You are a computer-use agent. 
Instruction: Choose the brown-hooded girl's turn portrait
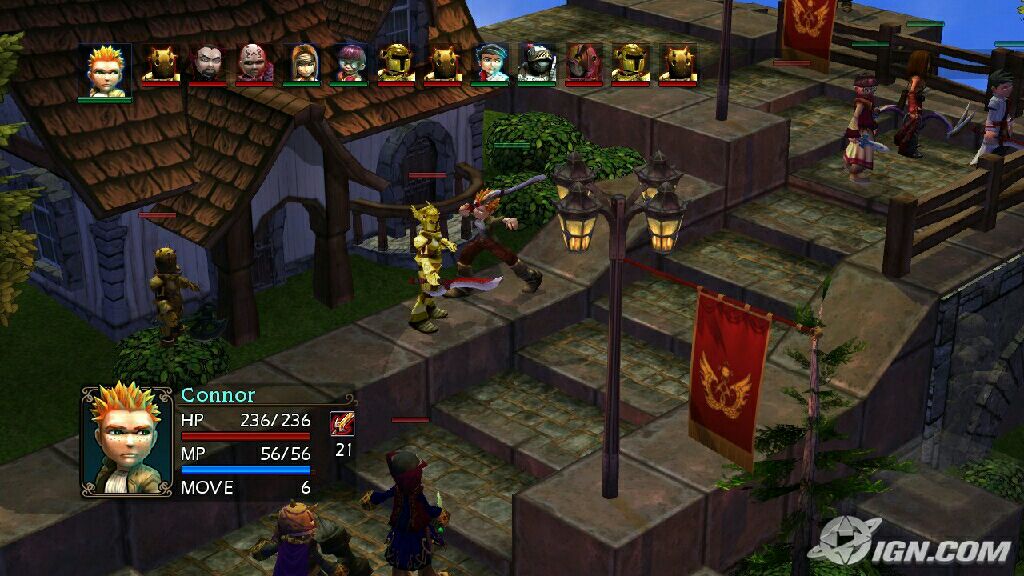302,64
